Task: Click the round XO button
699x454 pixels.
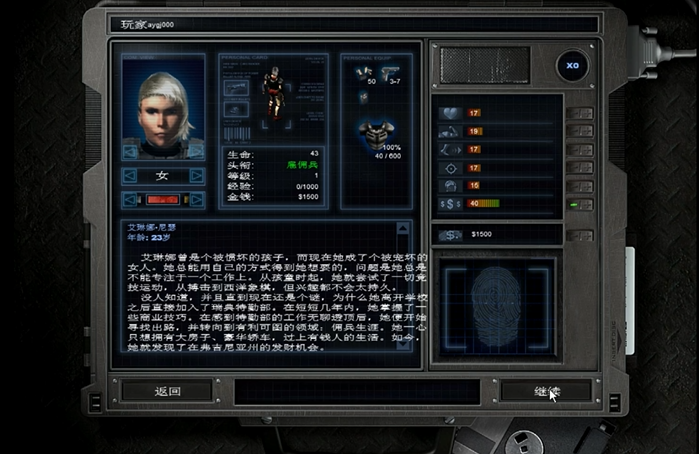Action: click(574, 65)
